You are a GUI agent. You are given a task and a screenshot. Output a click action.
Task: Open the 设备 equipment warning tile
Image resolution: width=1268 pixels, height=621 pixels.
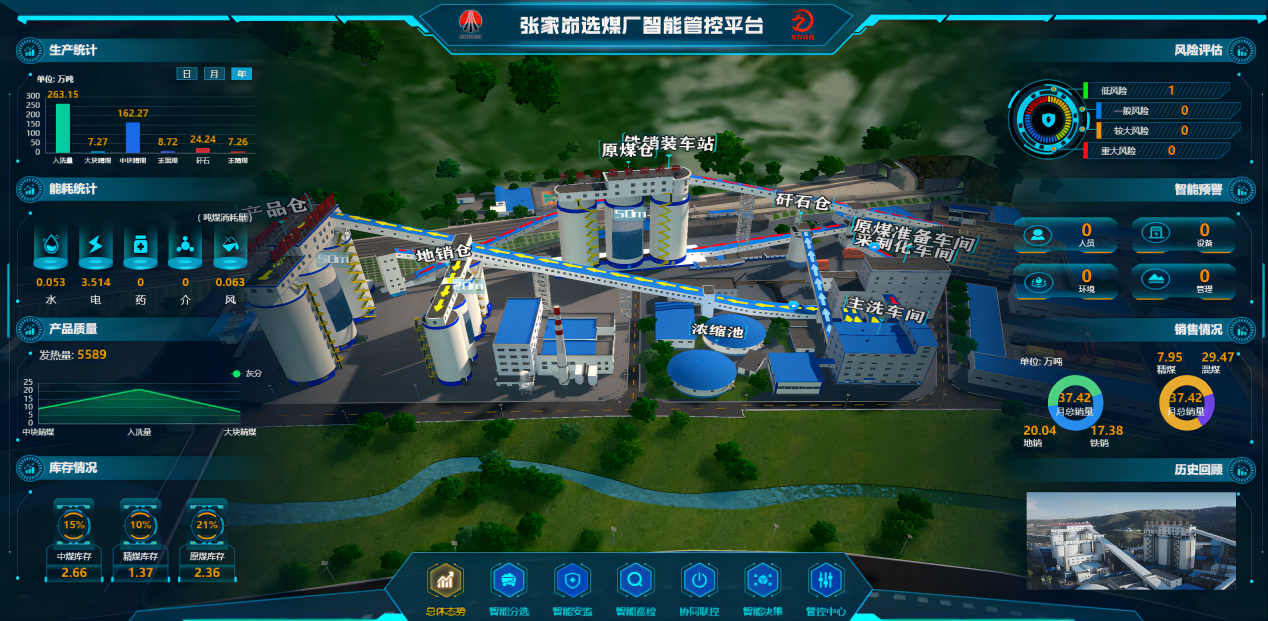click(1183, 235)
